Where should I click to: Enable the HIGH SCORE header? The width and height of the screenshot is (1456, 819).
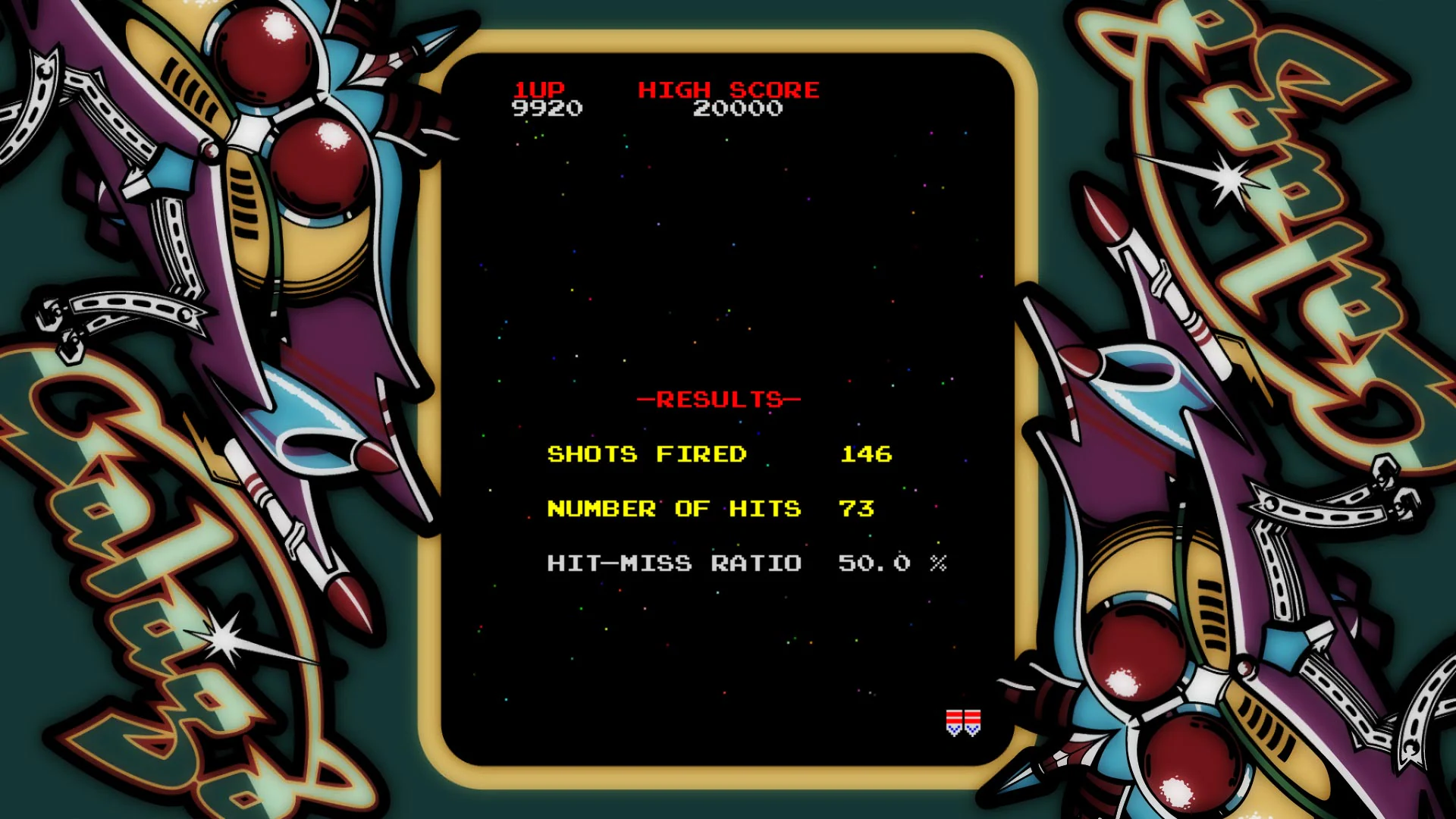728,89
